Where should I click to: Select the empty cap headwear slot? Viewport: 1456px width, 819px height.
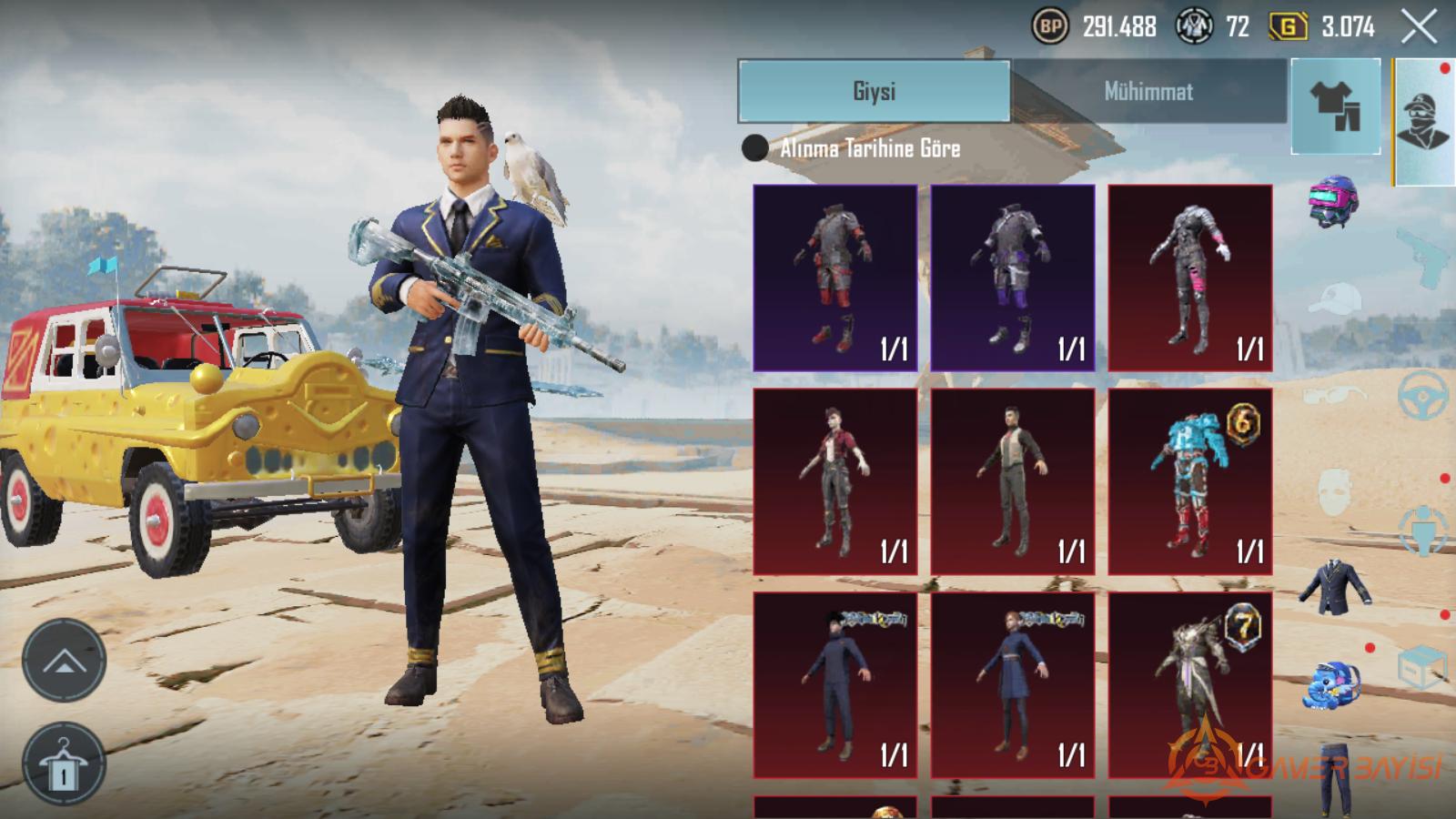point(1333,298)
